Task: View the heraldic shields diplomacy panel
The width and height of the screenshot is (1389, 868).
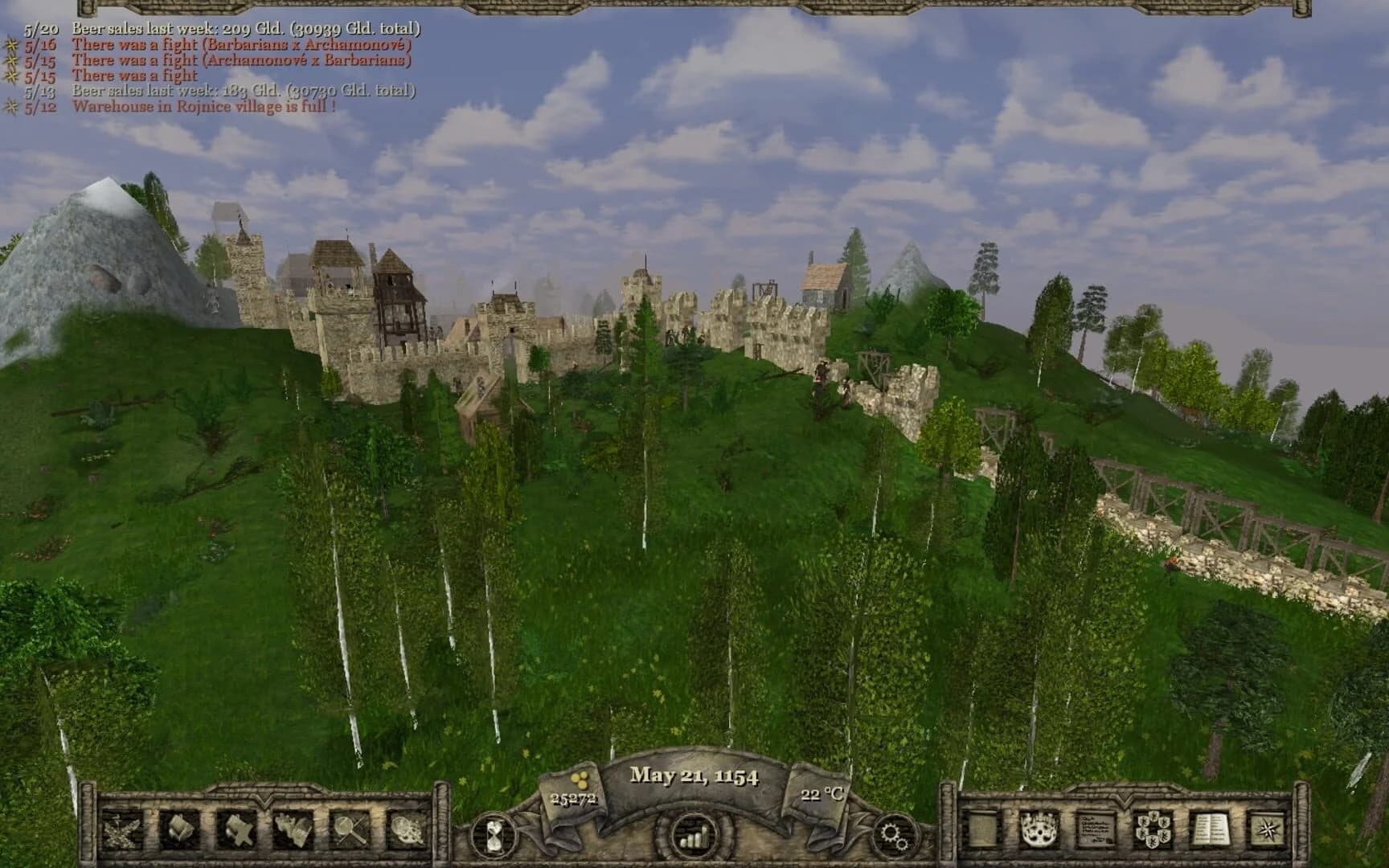Action: point(1153,830)
